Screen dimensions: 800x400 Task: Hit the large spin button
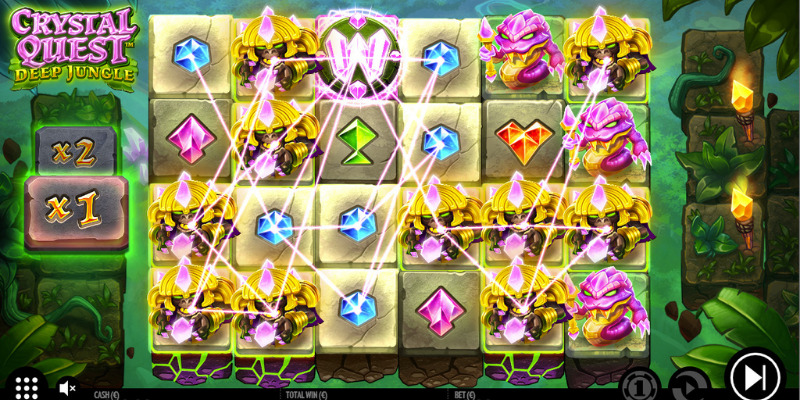pyautogui.click(x=754, y=377)
